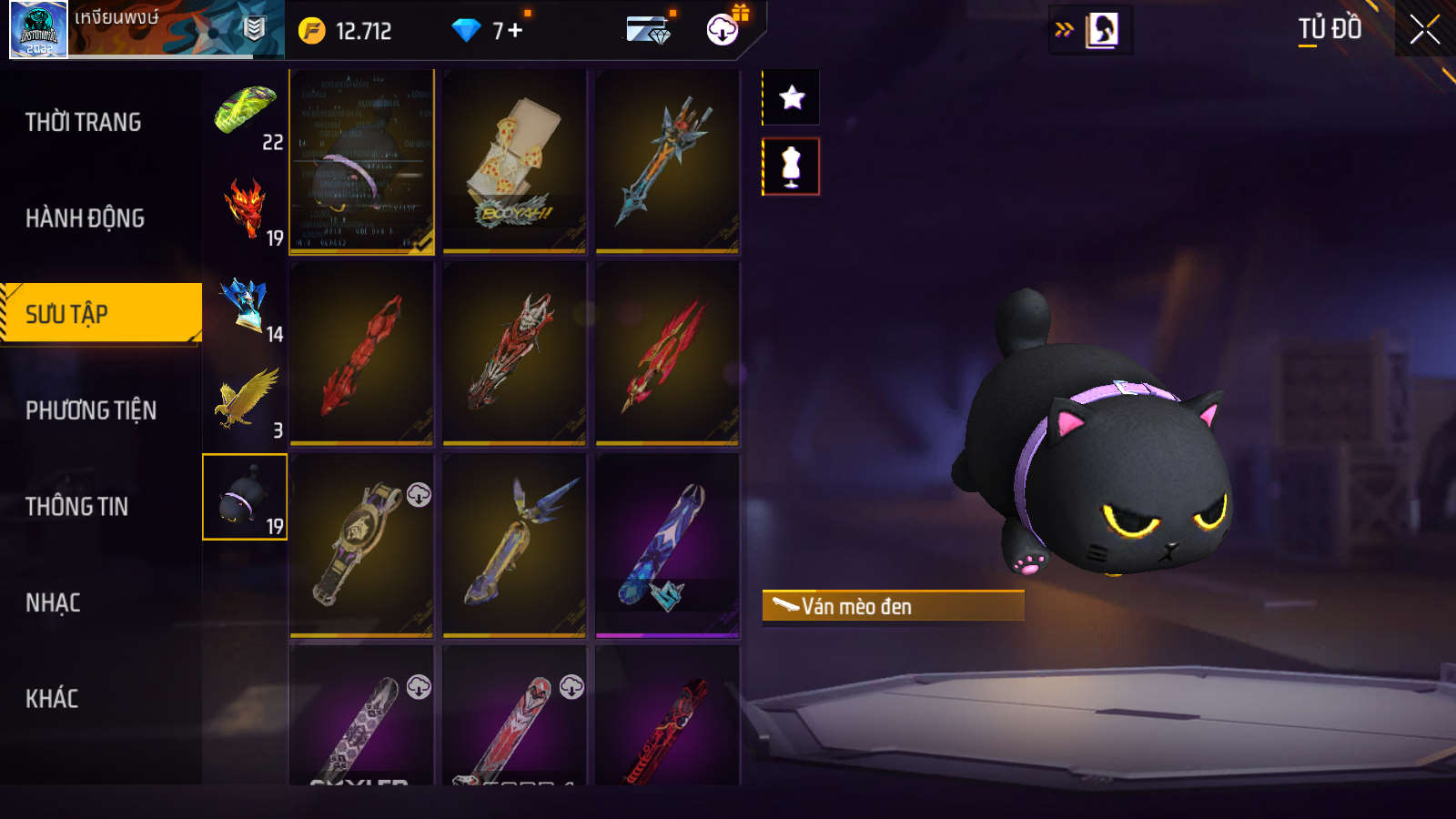The image size is (1456, 819).
Task: Select the equipped black cat board tile
Action: [361, 161]
